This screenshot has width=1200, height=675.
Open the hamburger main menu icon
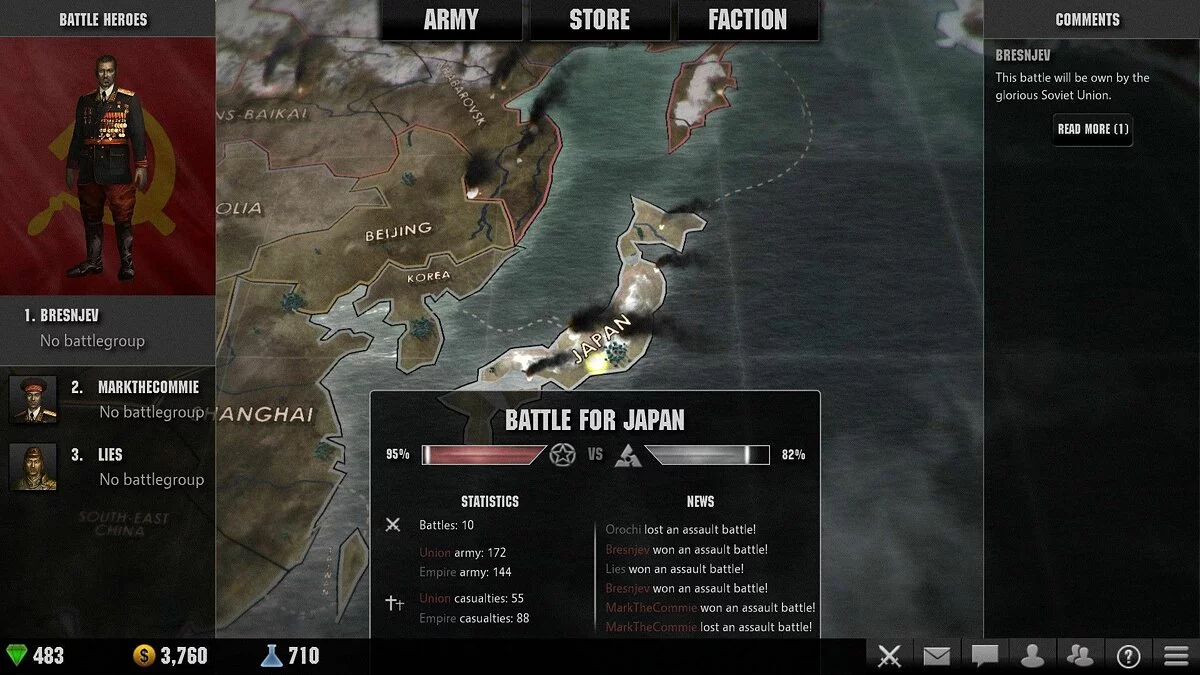pyautogui.click(x=1177, y=656)
